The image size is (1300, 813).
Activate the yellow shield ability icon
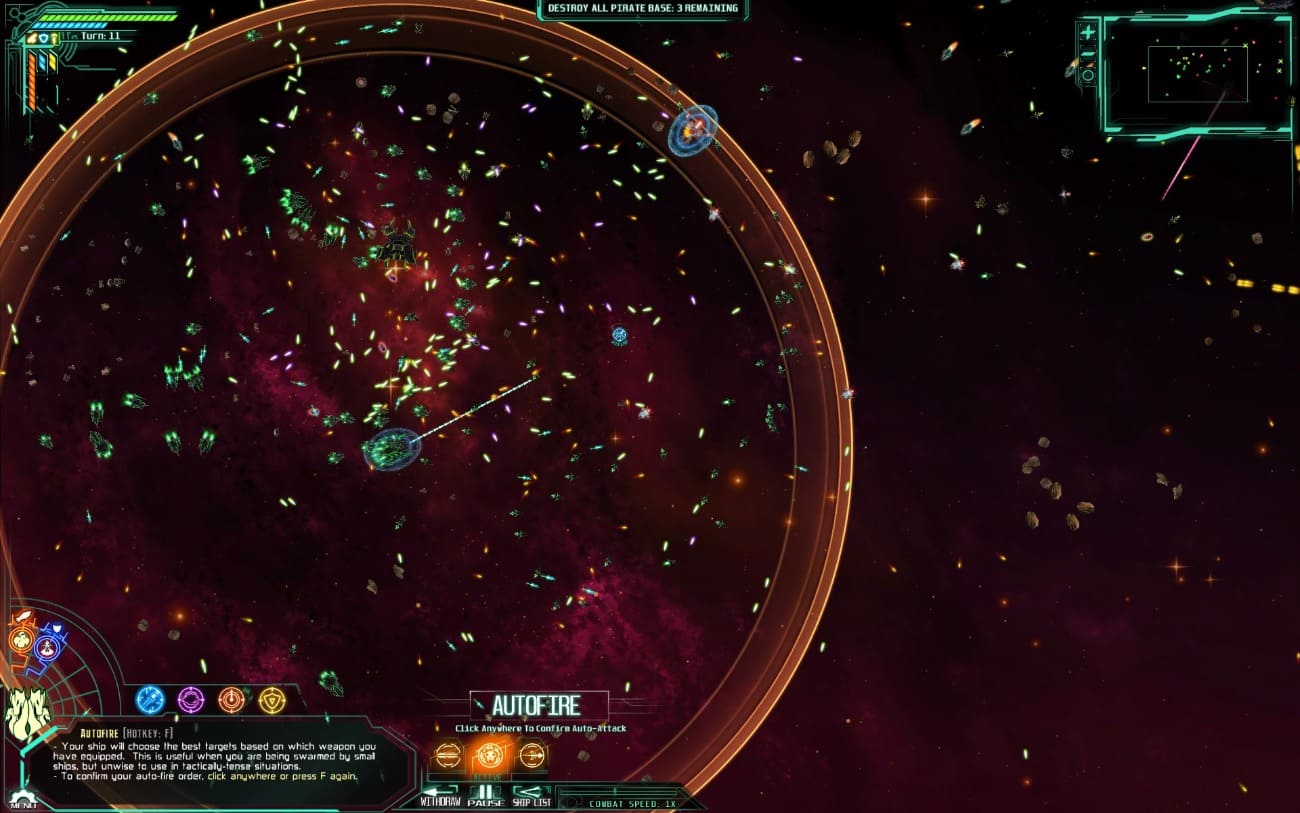pos(272,698)
